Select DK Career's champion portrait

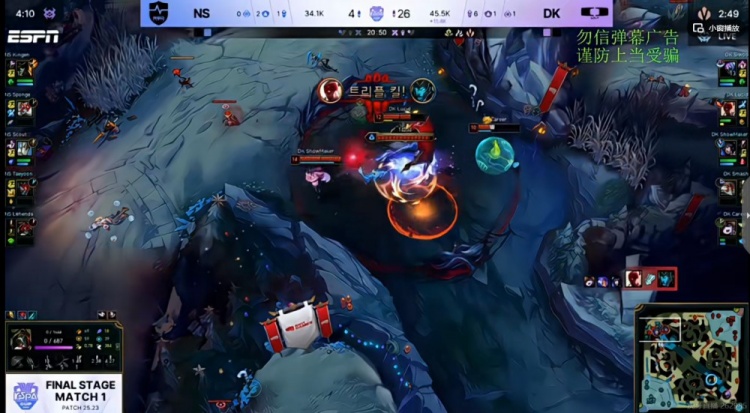[726, 227]
